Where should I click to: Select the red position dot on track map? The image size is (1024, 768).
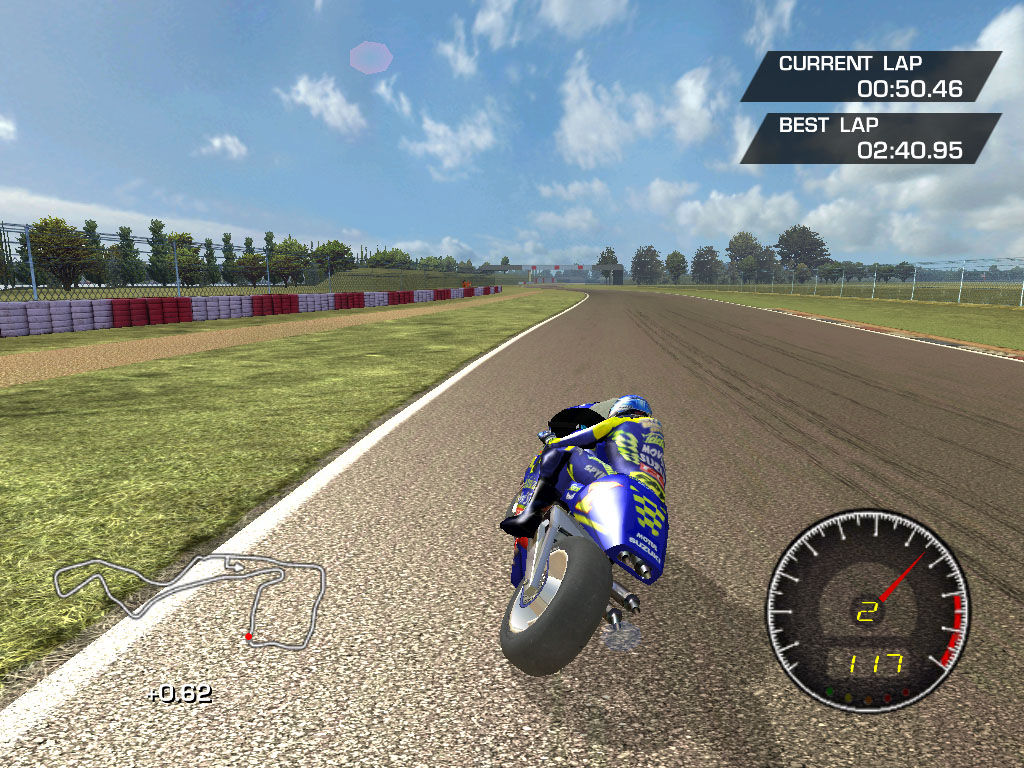point(248,636)
